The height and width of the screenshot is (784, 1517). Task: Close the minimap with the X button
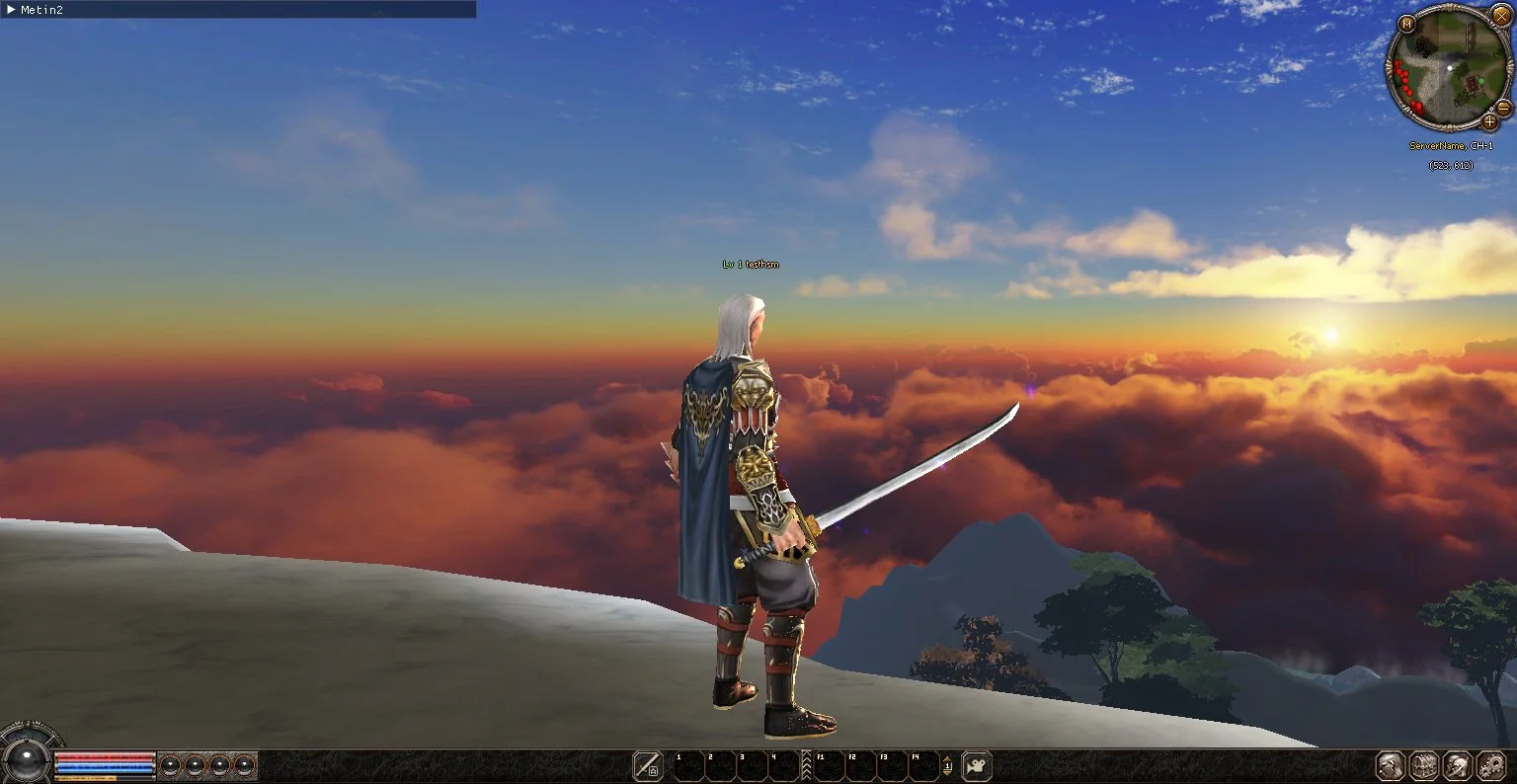1501,18
